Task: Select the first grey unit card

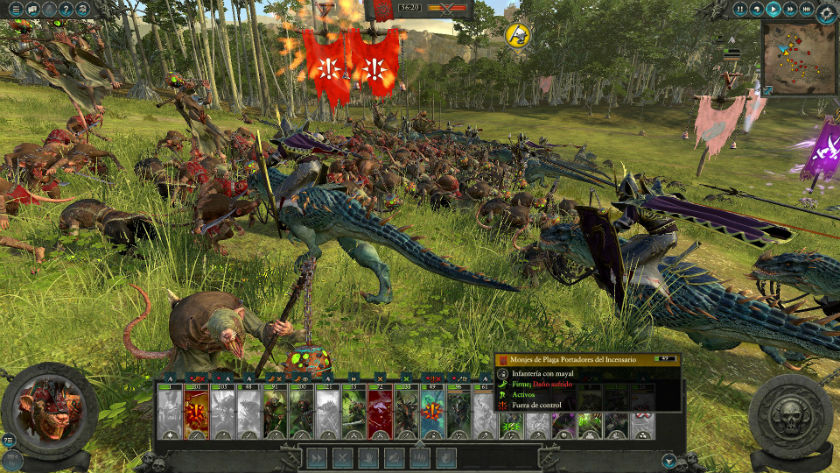Action: pyautogui.click(x=170, y=412)
